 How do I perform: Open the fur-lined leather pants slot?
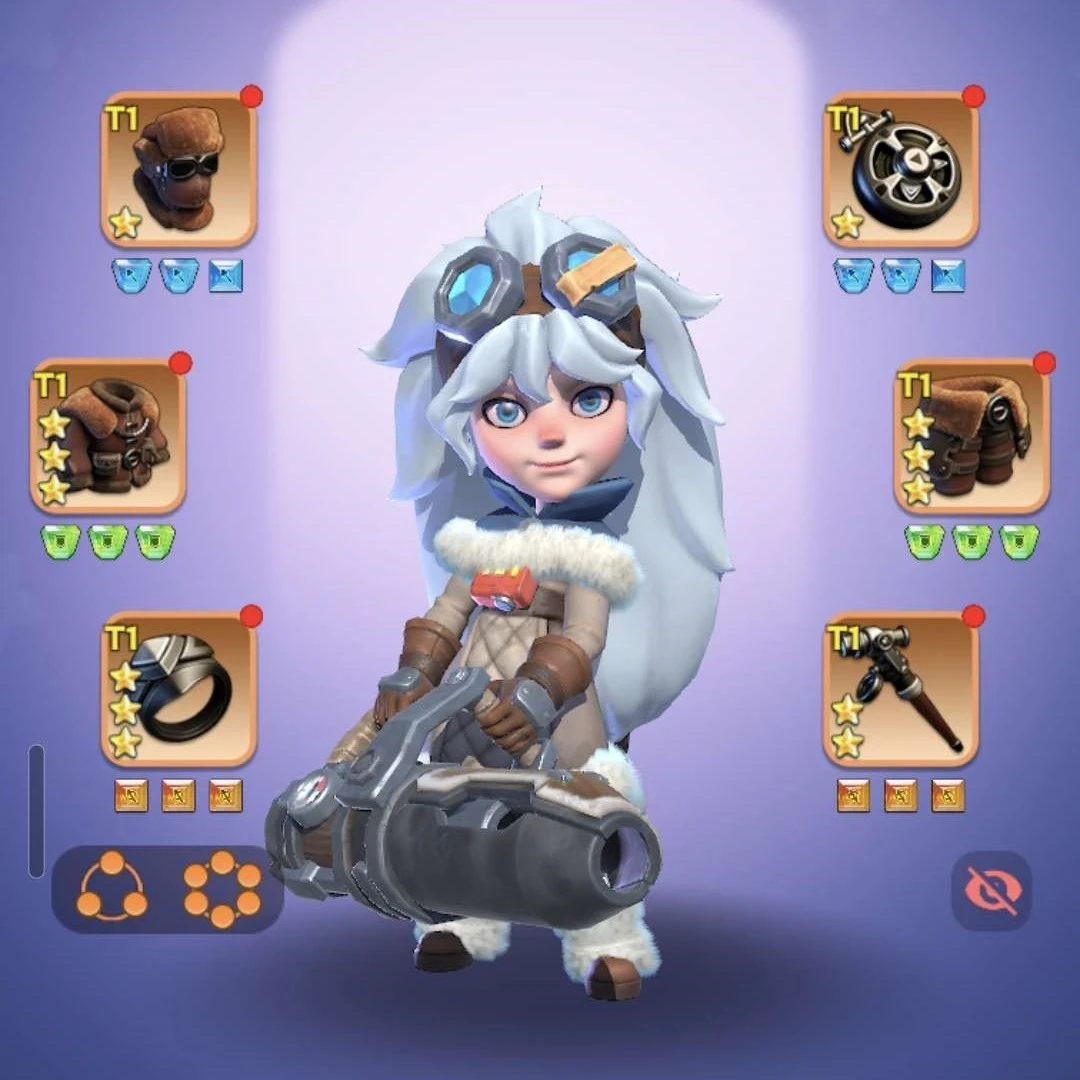pyautogui.click(x=971, y=436)
